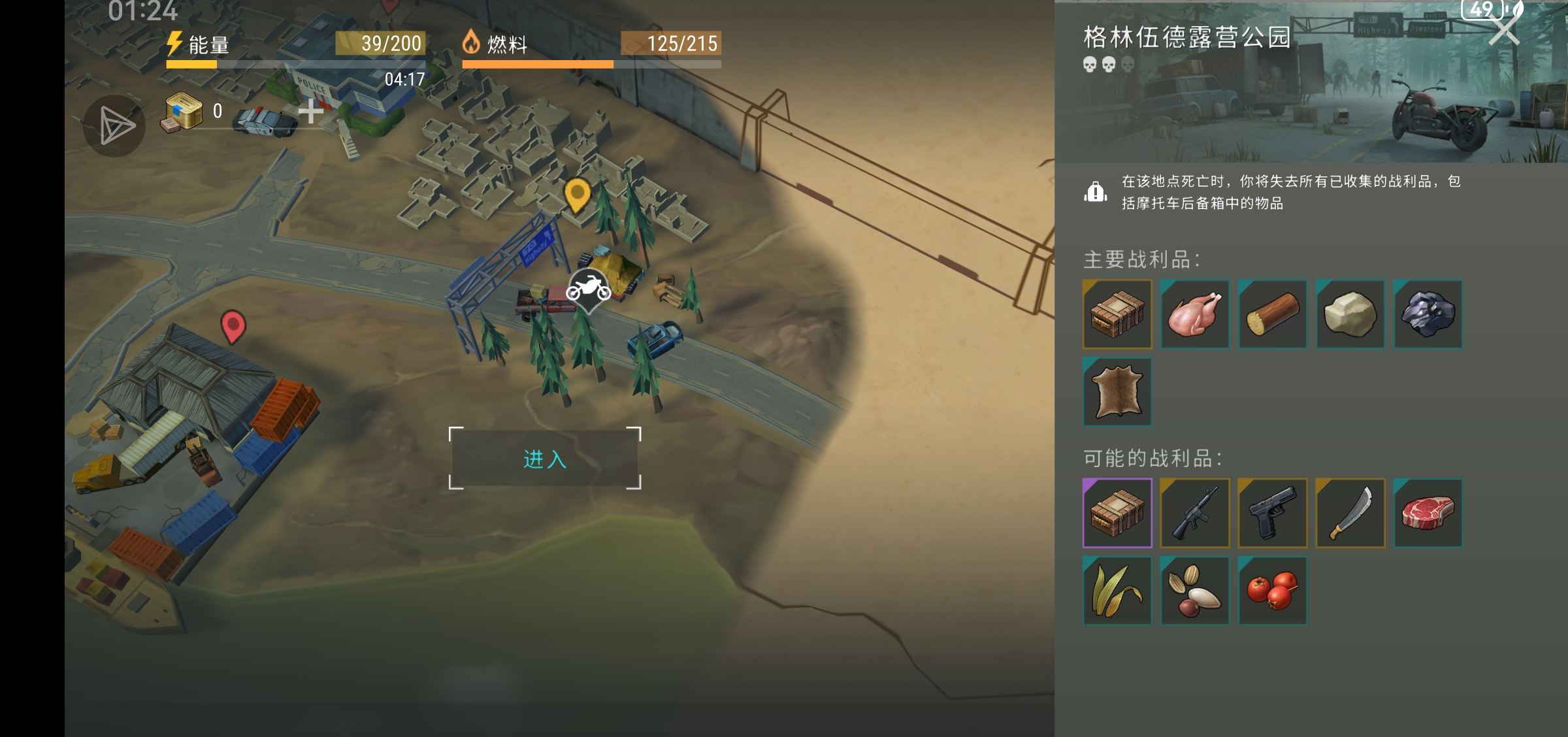View the pistol loot slot

tap(1273, 513)
